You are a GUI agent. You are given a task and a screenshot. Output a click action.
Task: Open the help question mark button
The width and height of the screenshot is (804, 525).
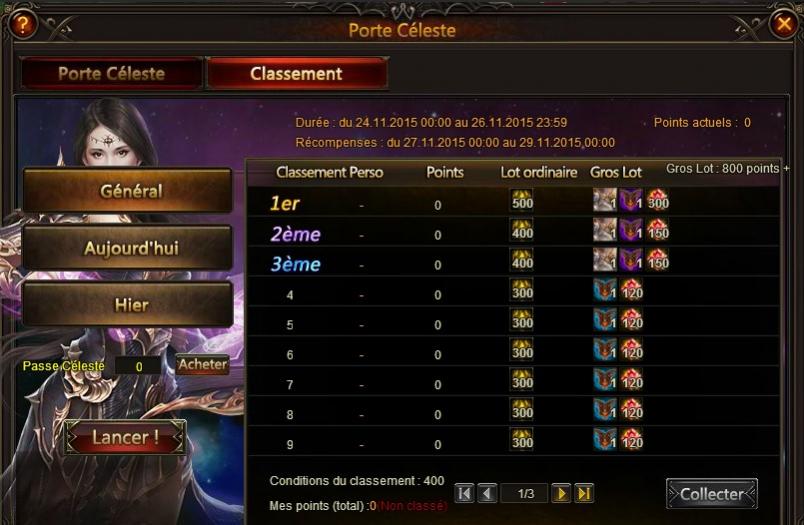point(22,24)
